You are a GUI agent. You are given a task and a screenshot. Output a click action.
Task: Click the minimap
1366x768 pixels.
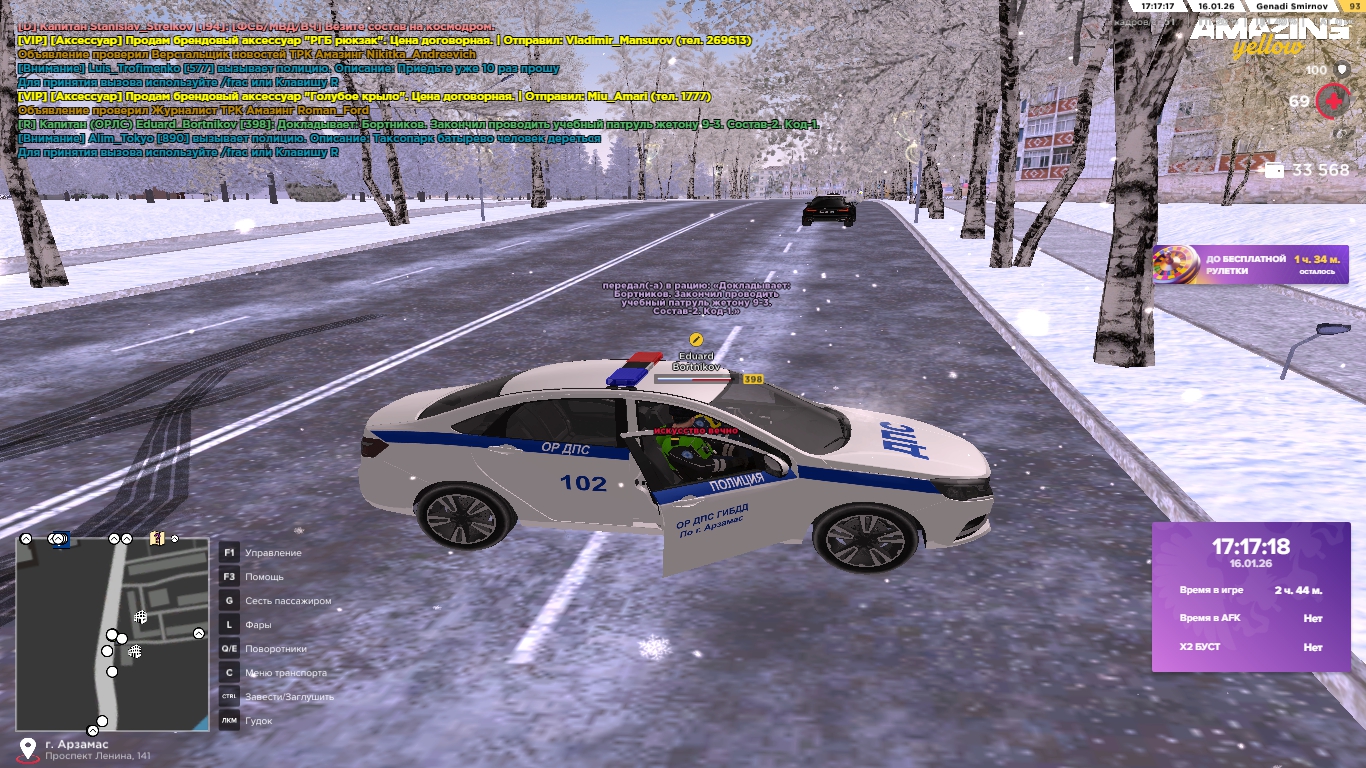click(x=112, y=633)
